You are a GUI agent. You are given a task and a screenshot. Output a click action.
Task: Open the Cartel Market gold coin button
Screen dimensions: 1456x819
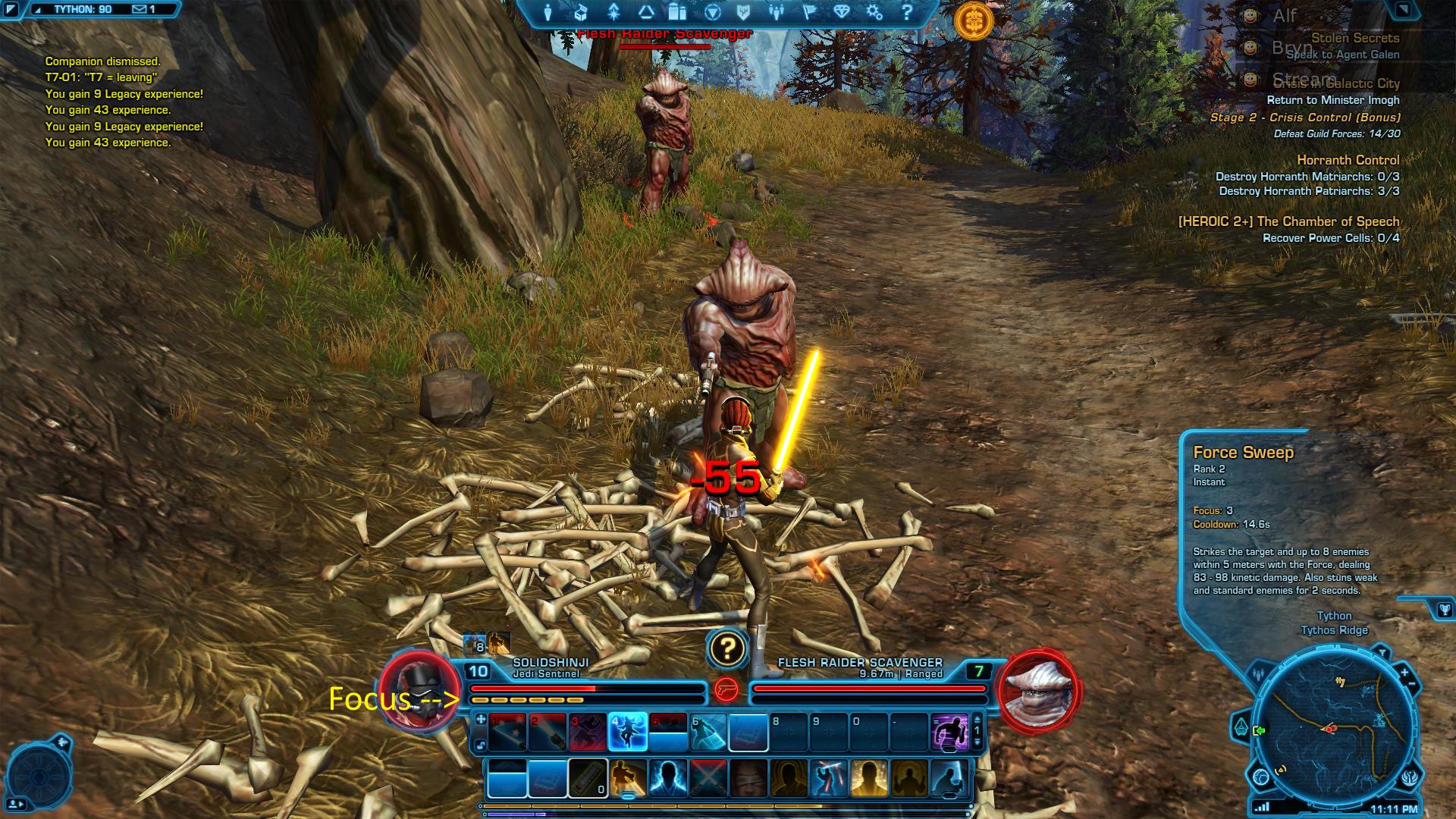tap(974, 21)
